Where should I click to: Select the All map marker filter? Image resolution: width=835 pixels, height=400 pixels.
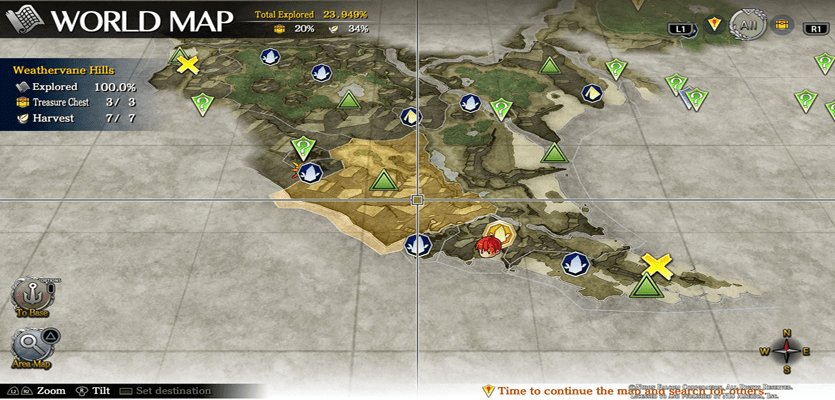[x=748, y=25]
